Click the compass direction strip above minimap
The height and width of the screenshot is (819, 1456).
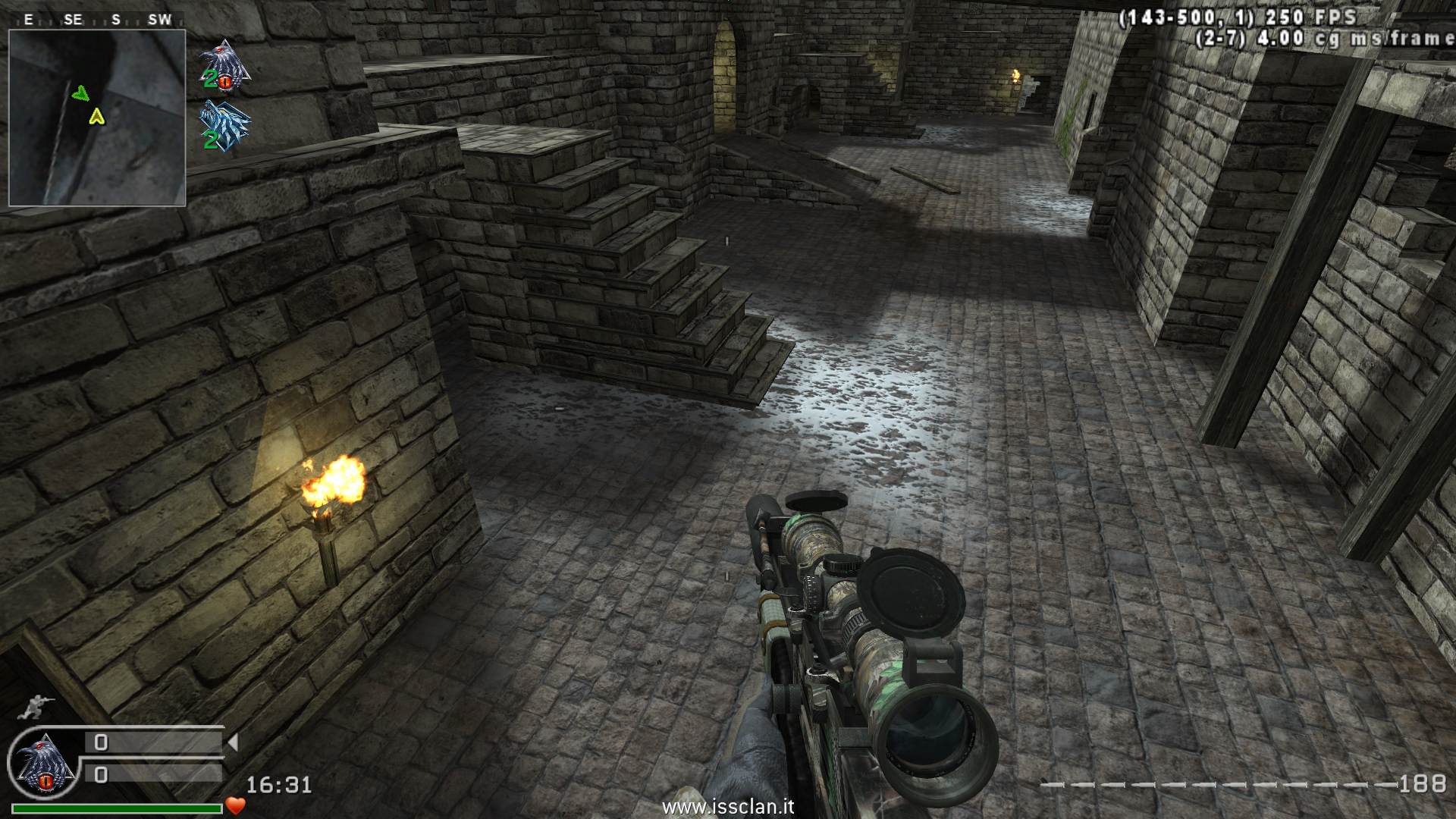97,20
